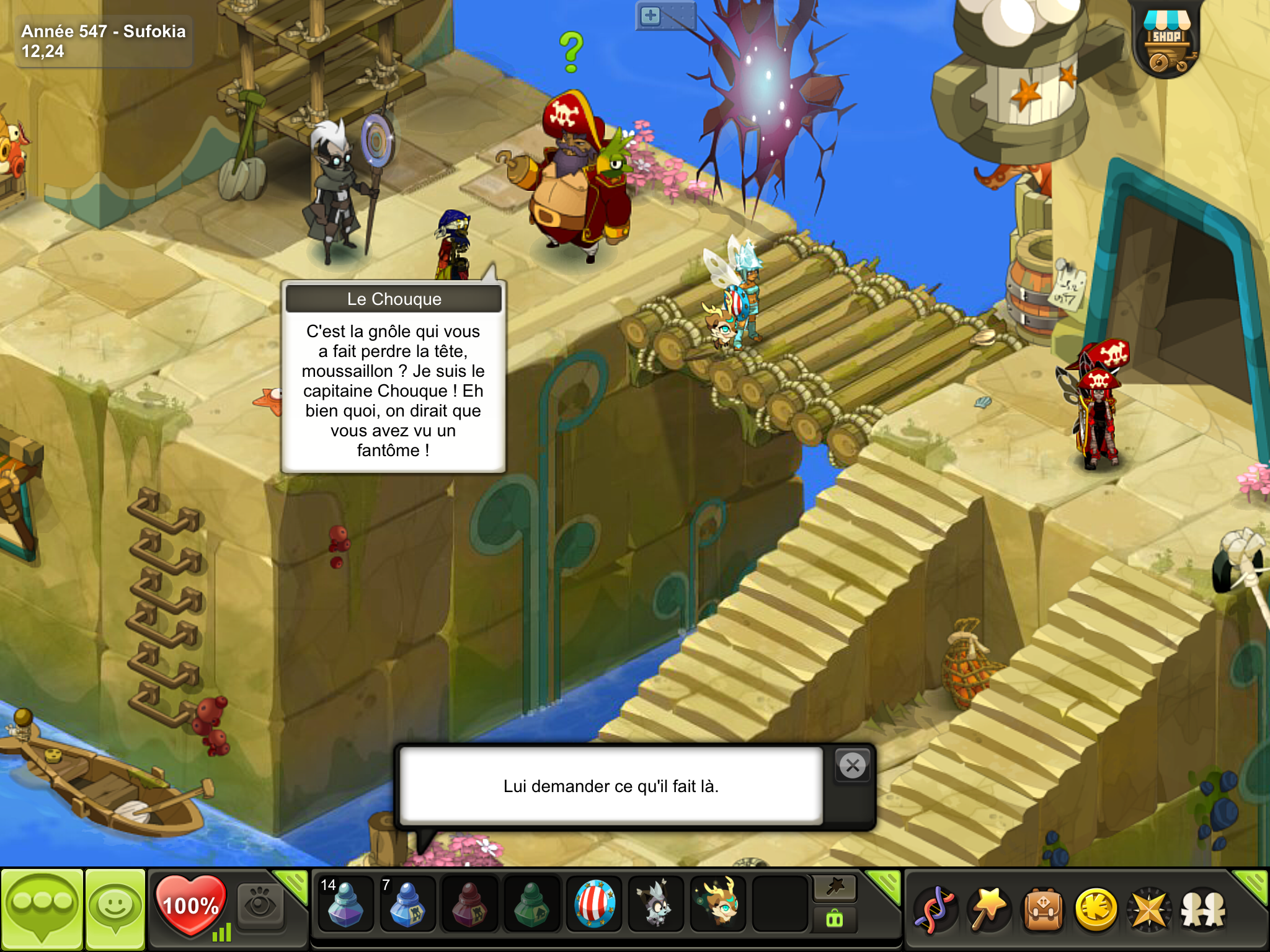
Task: Open the Shop in the top corner
Action: (x=1166, y=40)
